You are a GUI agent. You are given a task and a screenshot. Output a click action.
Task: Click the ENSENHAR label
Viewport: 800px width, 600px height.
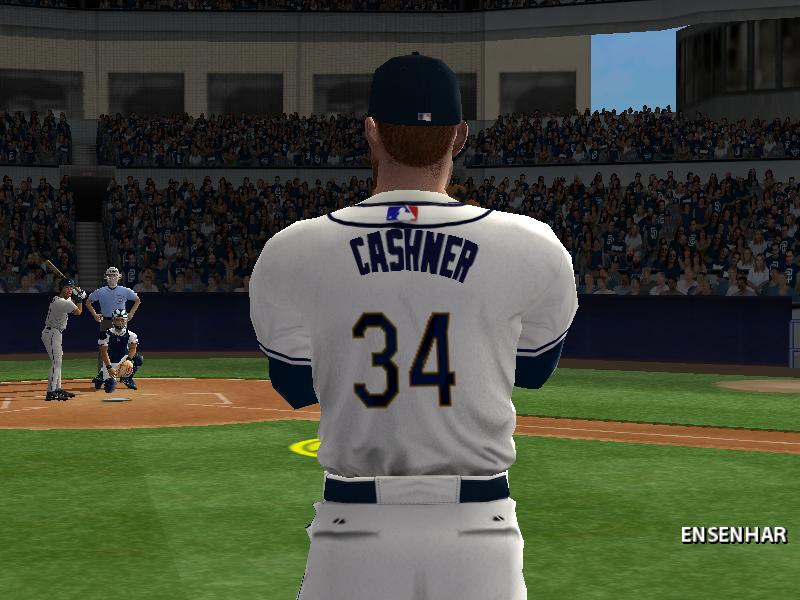[x=733, y=535]
